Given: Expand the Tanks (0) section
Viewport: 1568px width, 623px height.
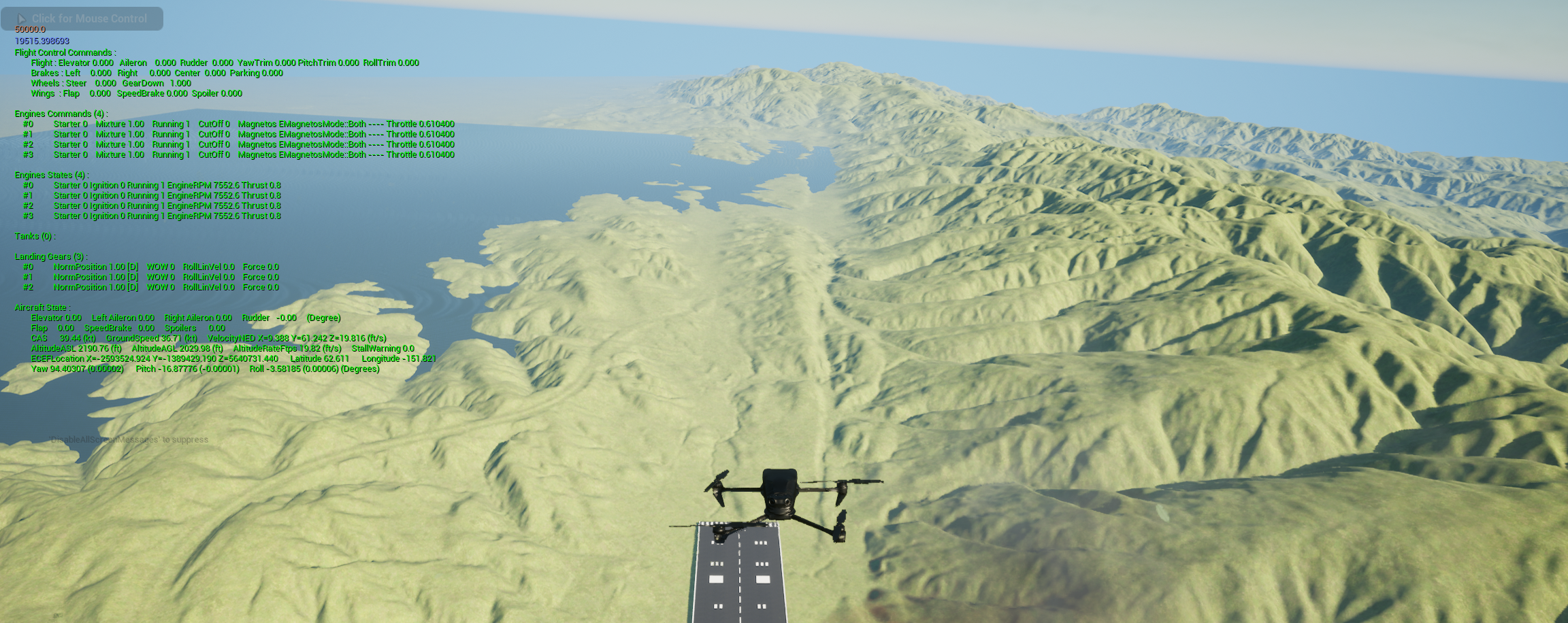Looking at the screenshot, I should coord(35,236).
